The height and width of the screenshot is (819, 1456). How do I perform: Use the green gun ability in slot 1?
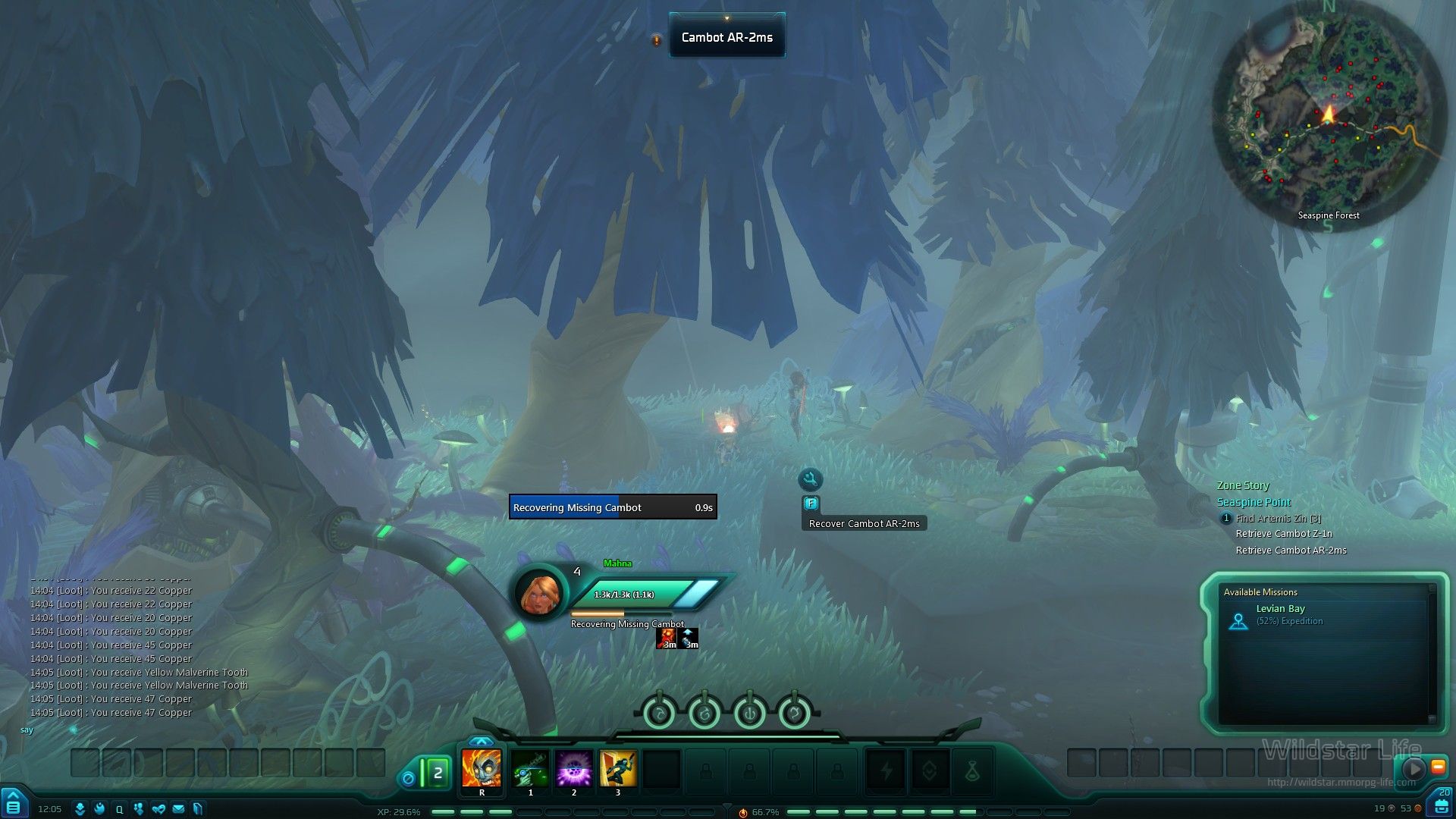[x=529, y=769]
